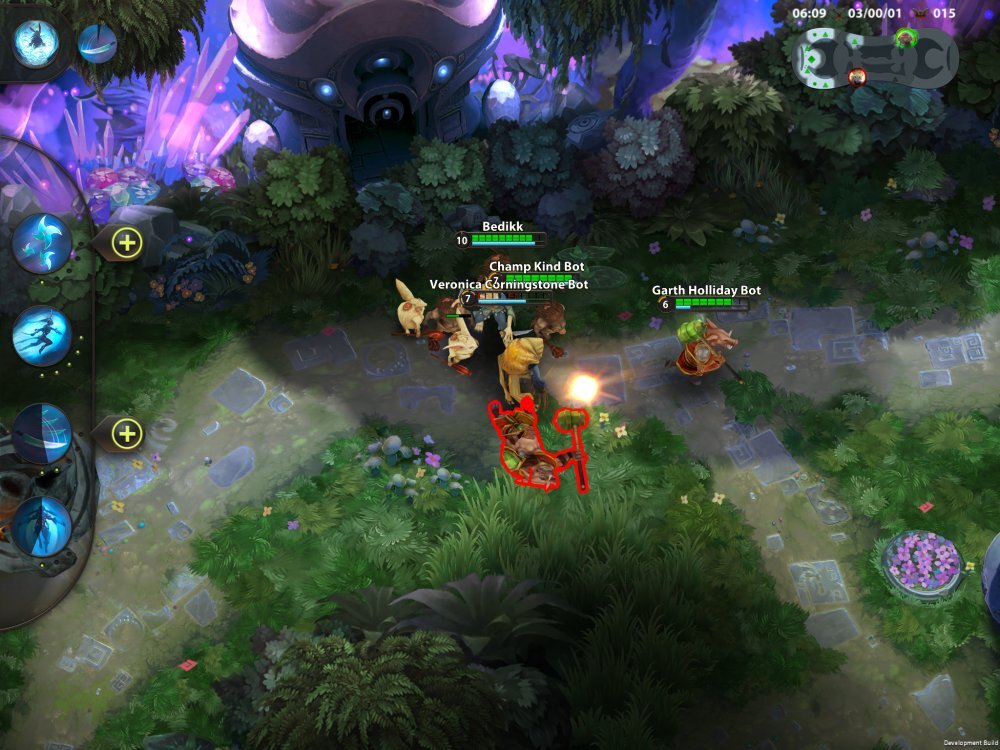Activate the spinning shuriken blades ability
Image resolution: width=1000 pixels, height=750 pixels.
coord(42,243)
